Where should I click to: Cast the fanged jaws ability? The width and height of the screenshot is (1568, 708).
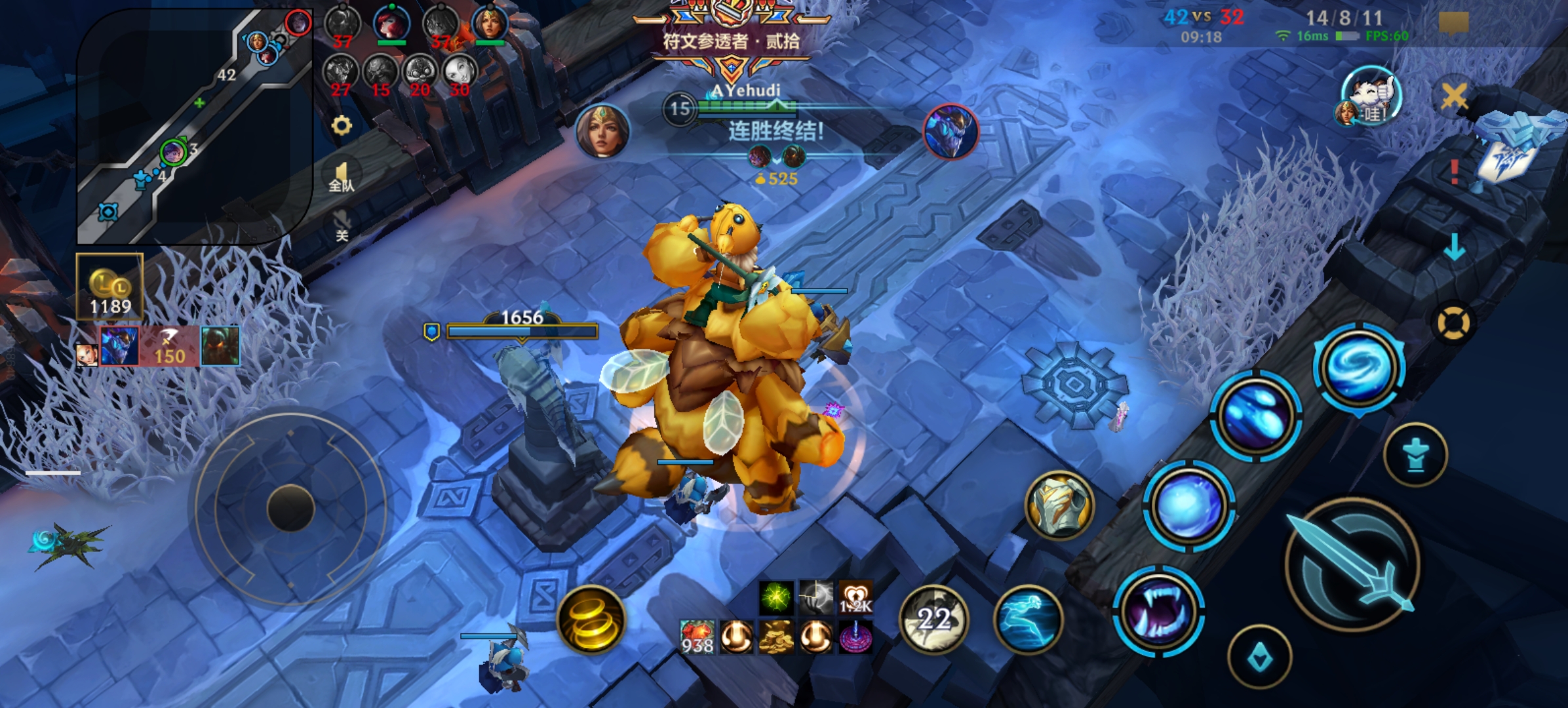click(x=1158, y=612)
